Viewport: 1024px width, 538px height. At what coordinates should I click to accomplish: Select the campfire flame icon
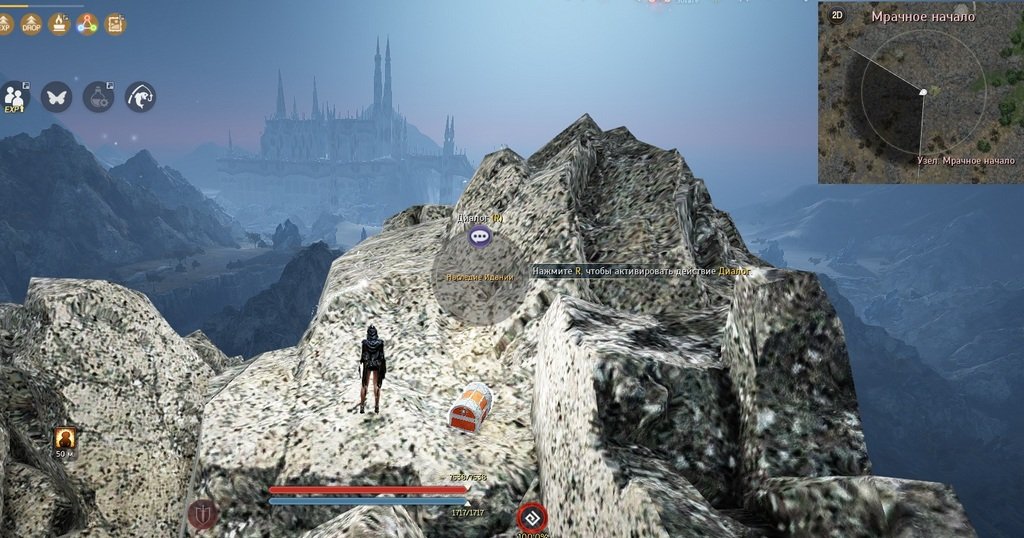(59, 22)
